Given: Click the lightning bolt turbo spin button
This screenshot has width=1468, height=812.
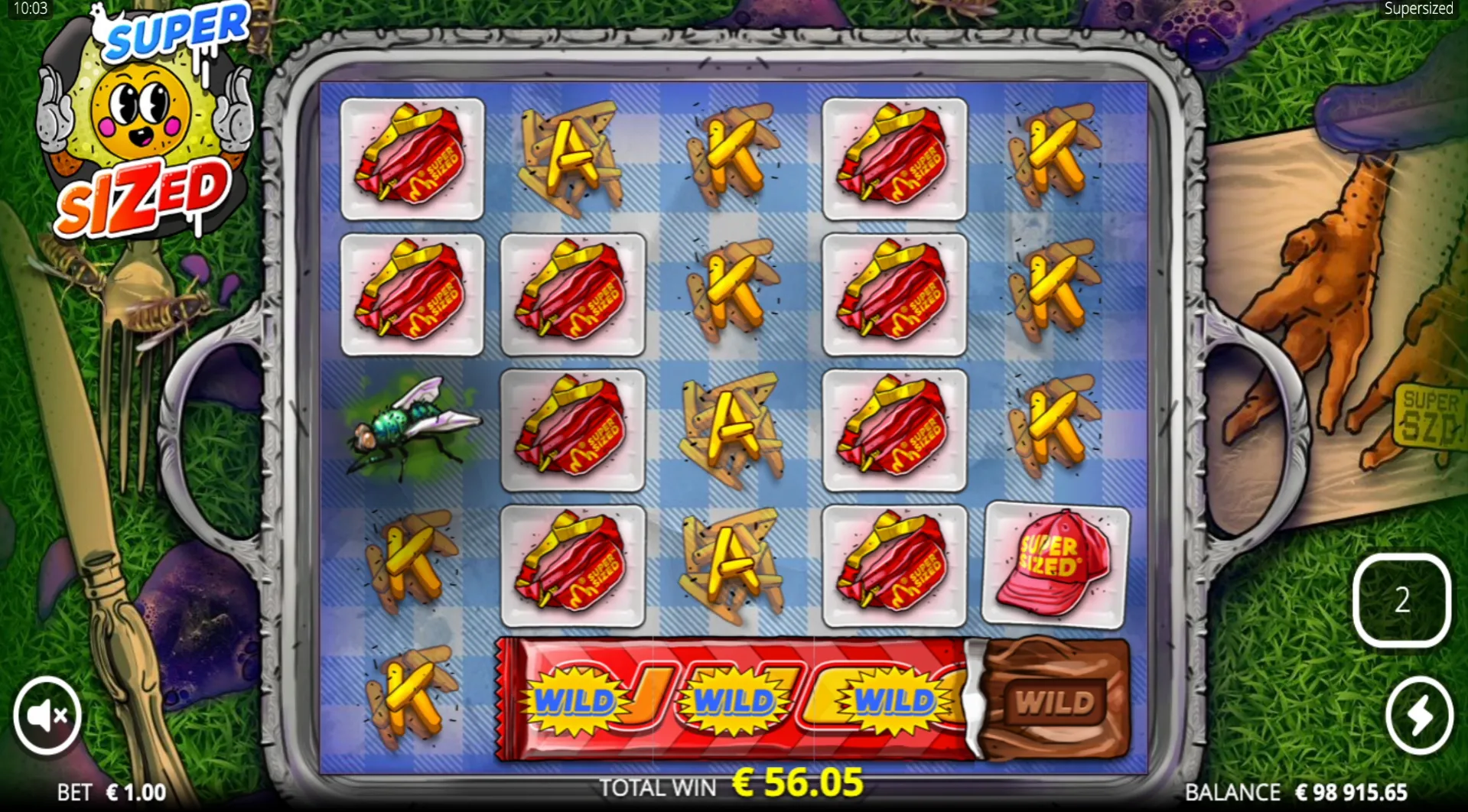Looking at the screenshot, I should [1419, 716].
